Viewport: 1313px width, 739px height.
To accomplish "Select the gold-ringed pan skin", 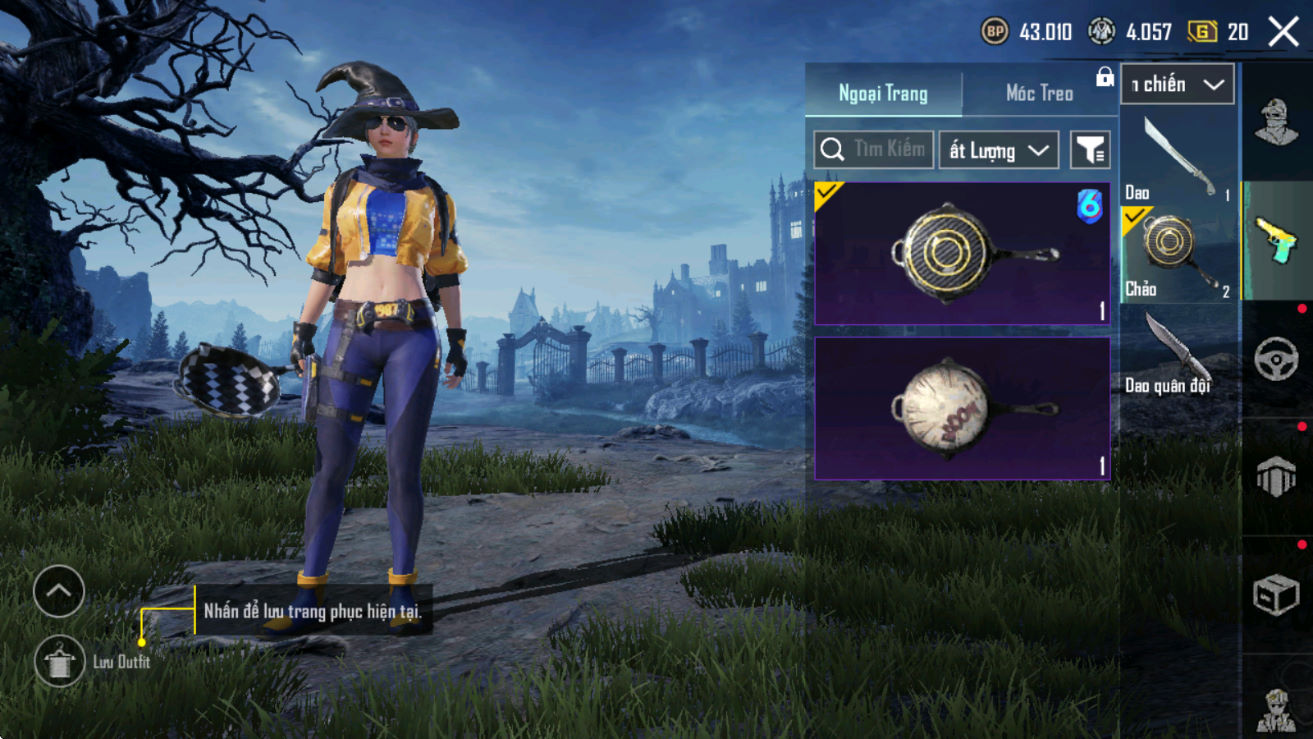I will tap(962, 254).
